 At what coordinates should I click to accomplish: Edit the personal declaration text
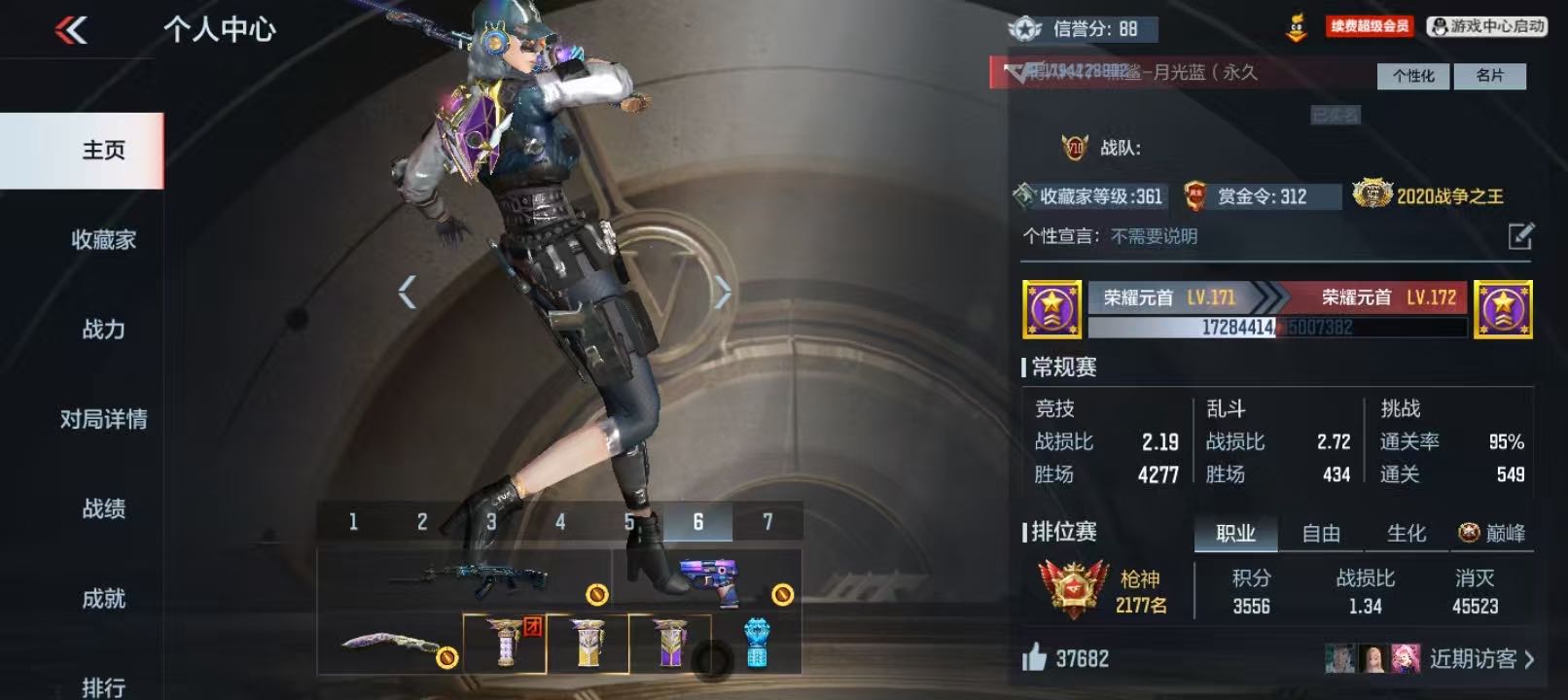pyautogui.click(x=1520, y=236)
